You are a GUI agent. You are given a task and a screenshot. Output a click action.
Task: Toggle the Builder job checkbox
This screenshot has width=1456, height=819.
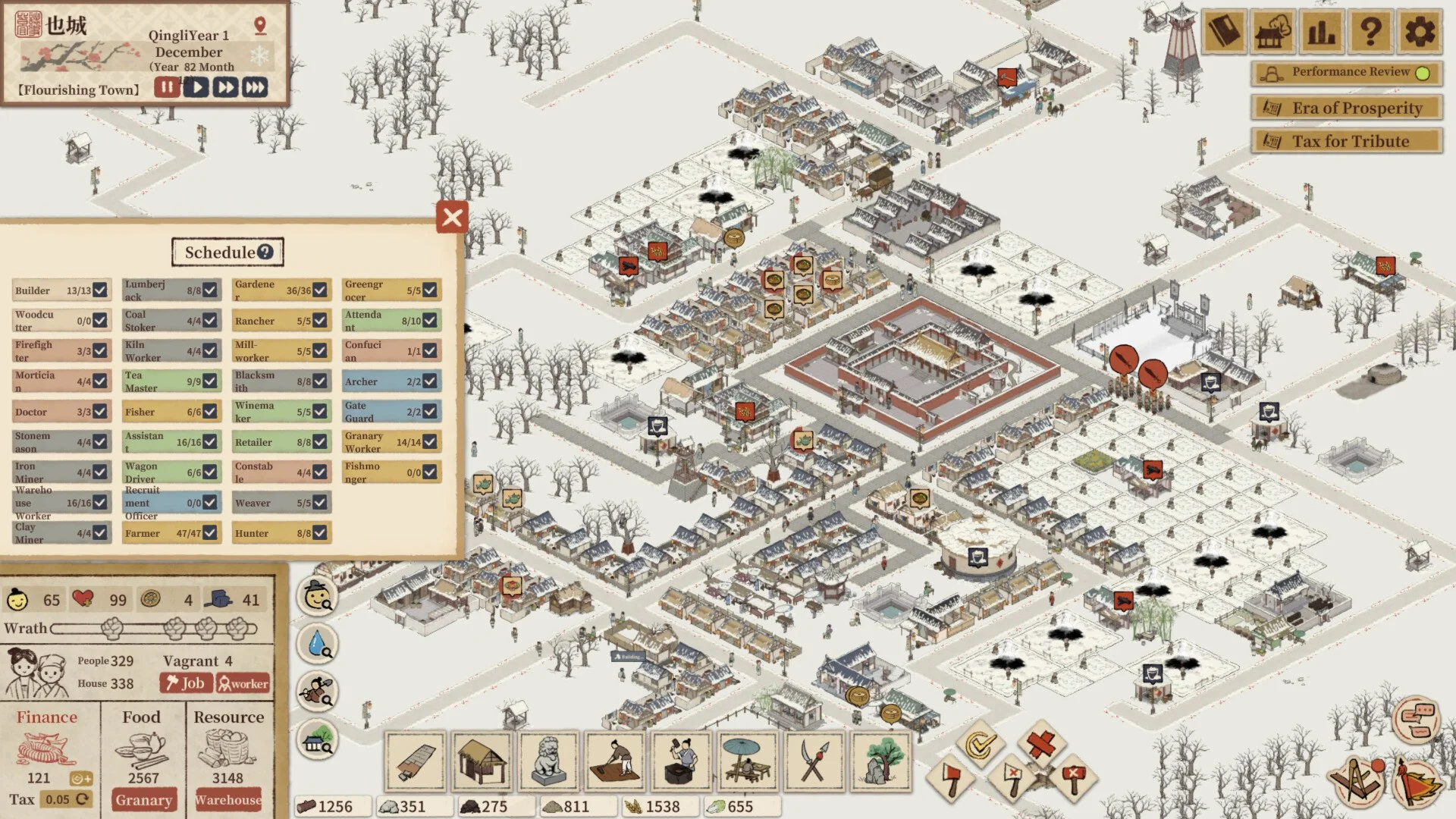point(100,290)
